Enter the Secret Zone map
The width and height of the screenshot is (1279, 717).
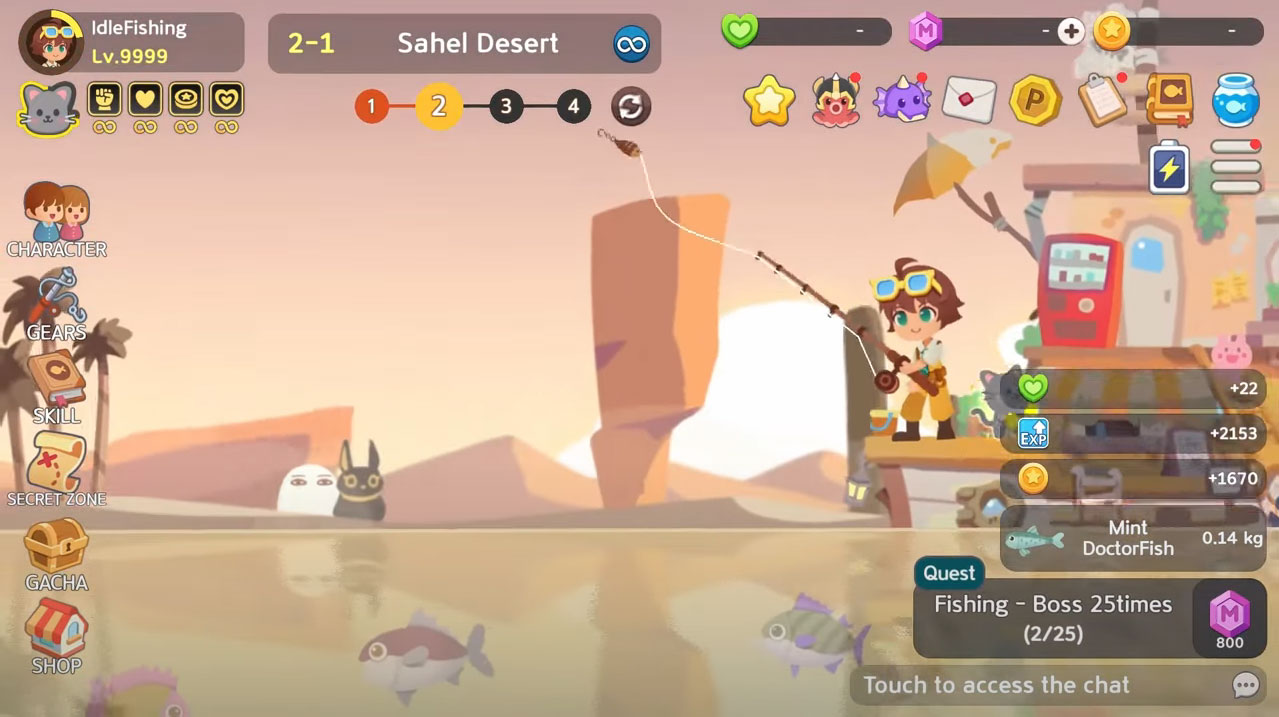[57, 469]
